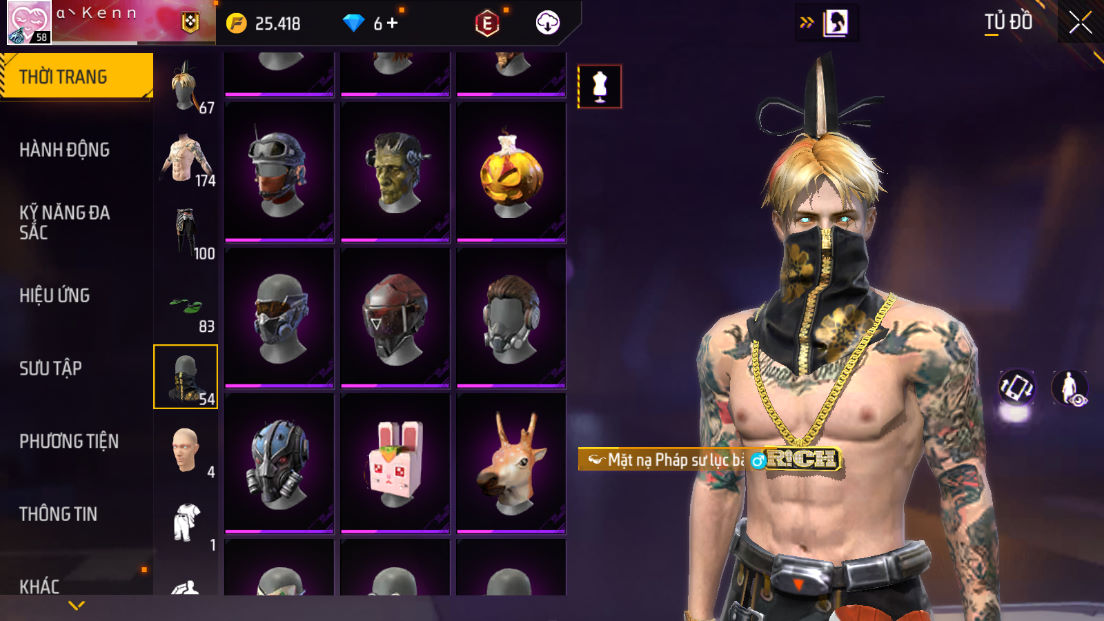Equip the jack-o'-lantern pumpkin head

pos(511,171)
